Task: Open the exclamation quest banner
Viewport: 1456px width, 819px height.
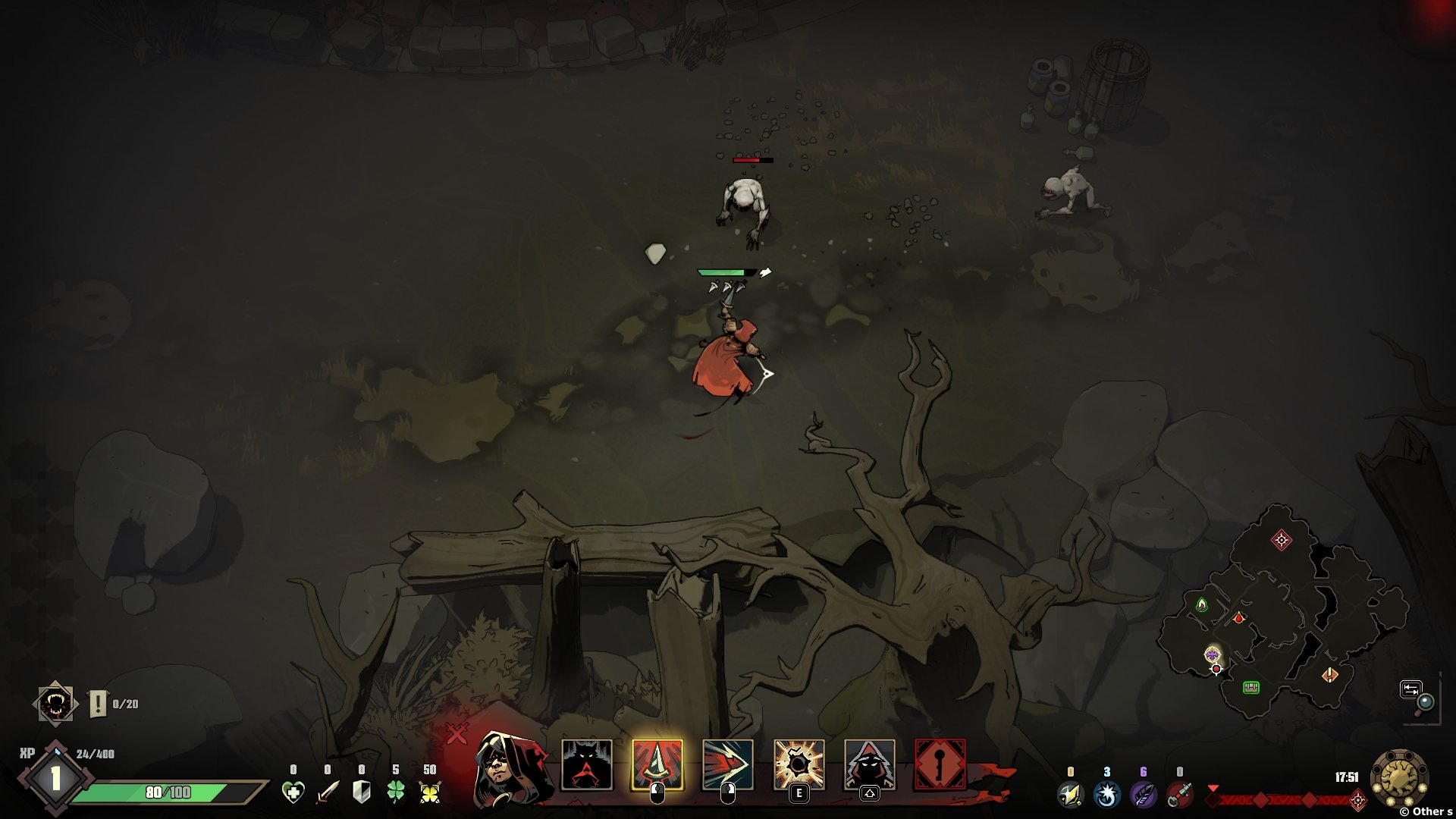Action: point(99,704)
